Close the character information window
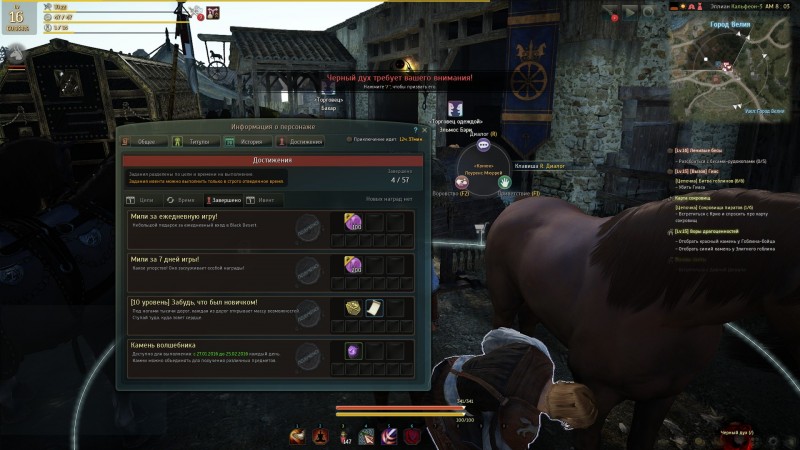Image resolution: width=800 pixels, height=450 pixels. tap(424, 129)
